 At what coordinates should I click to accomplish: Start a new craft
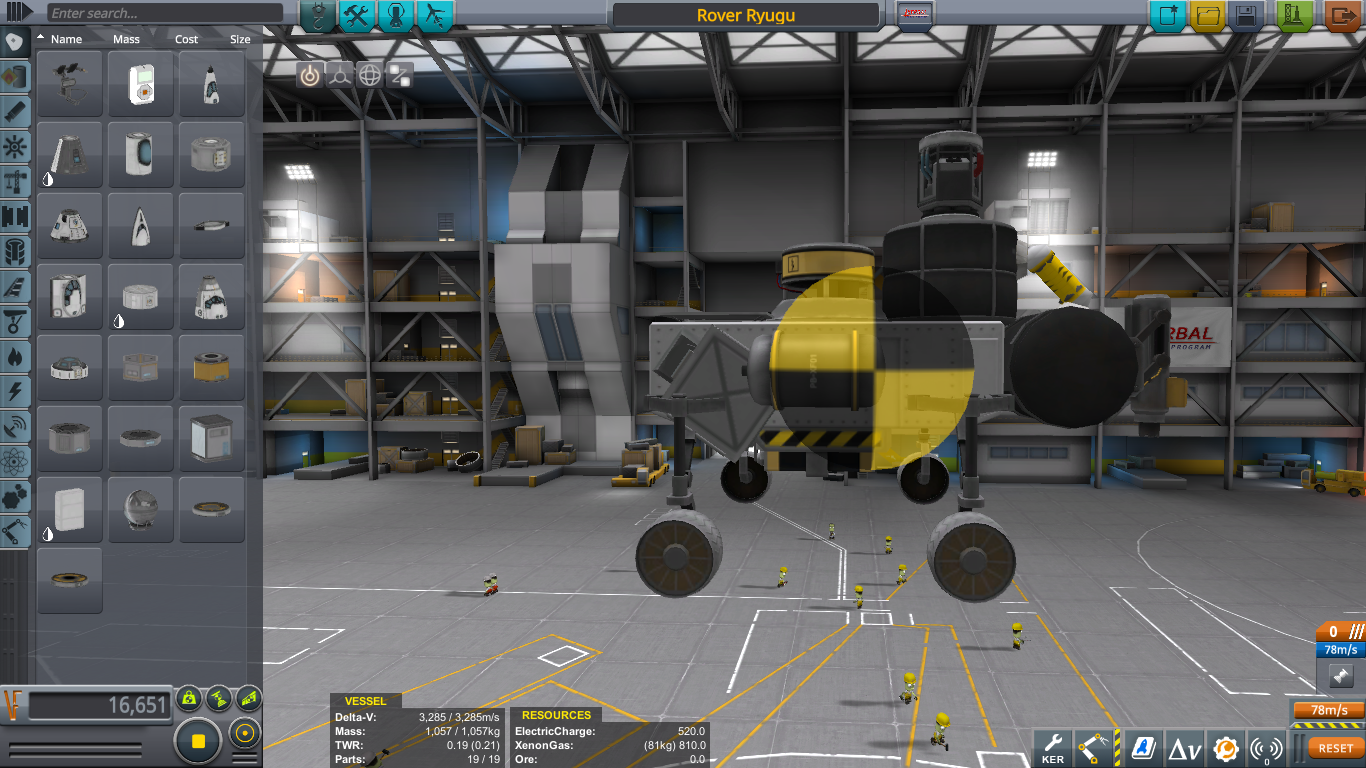click(1166, 16)
